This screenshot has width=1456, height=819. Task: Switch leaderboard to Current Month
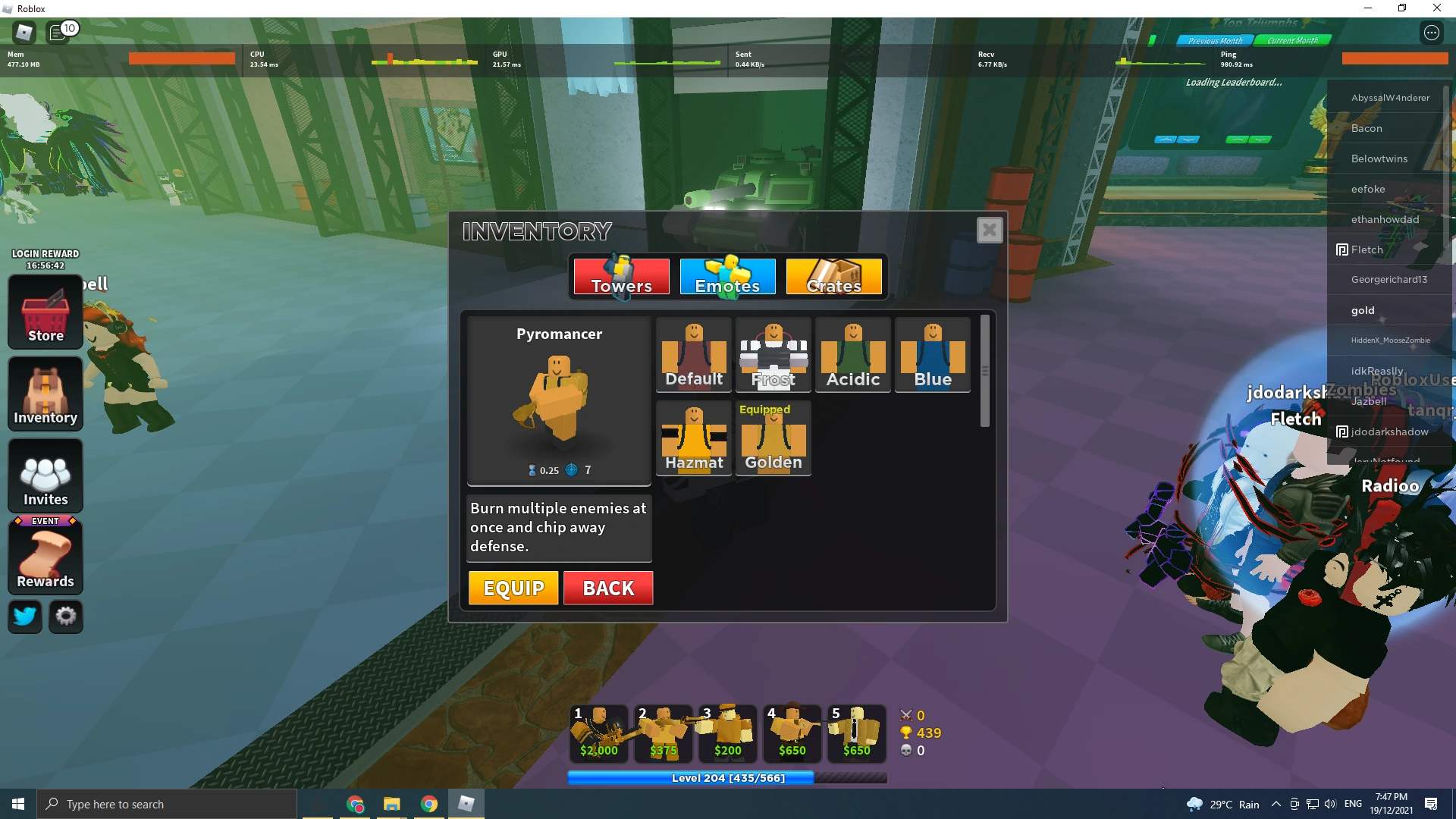(1293, 40)
